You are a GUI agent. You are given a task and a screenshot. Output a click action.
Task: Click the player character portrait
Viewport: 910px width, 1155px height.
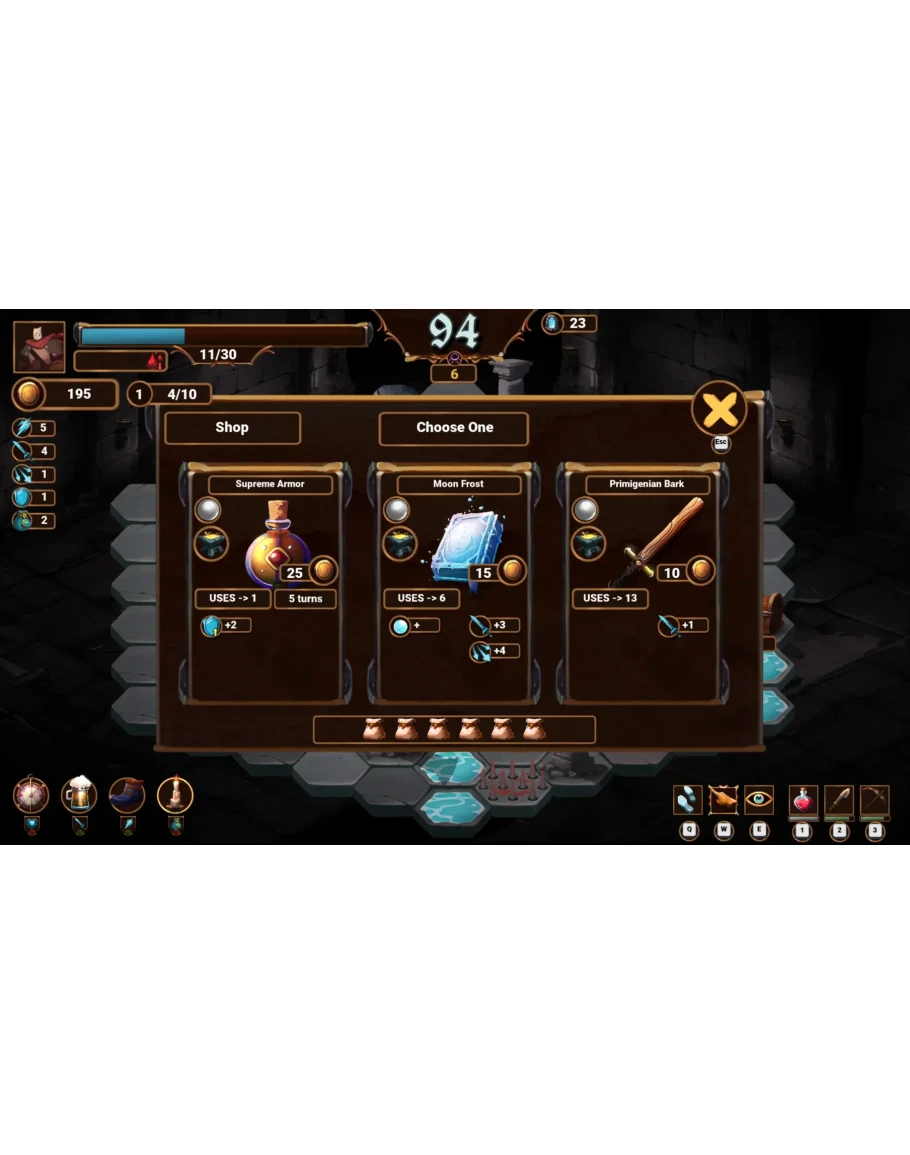(40, 347)
